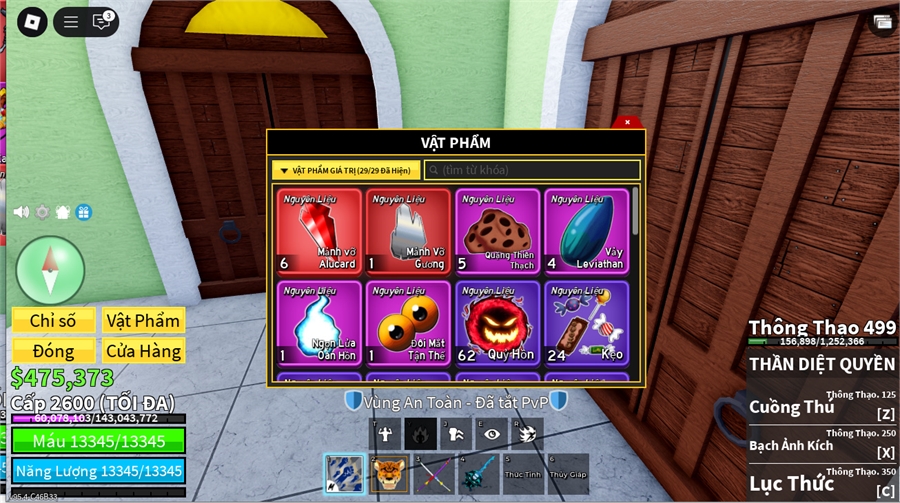This screenshot has height=503, width=900.
Task: Open the gear settings icon
Action: (x=42, y=212)
